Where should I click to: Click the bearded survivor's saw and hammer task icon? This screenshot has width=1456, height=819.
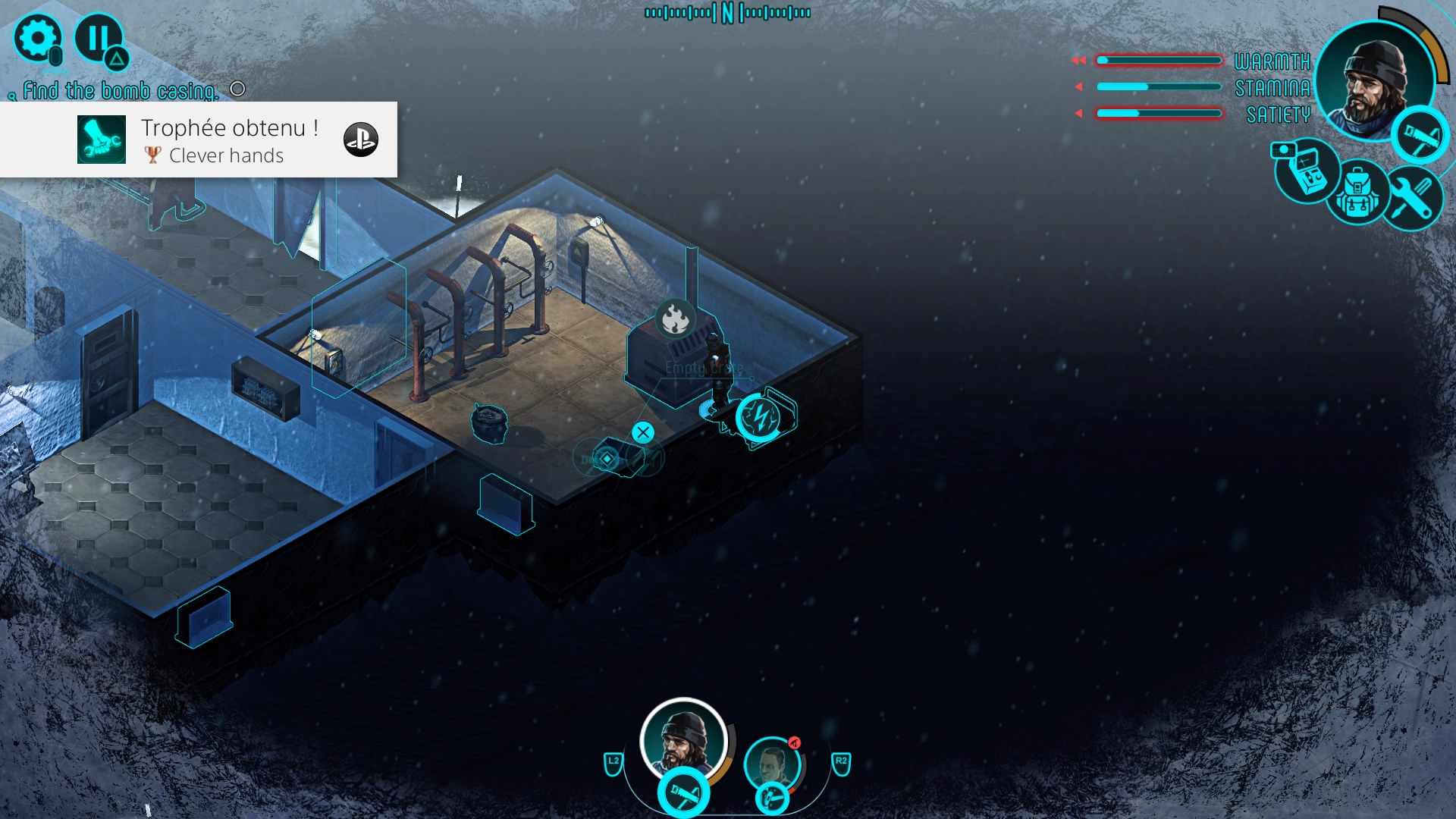pos(683,794)
